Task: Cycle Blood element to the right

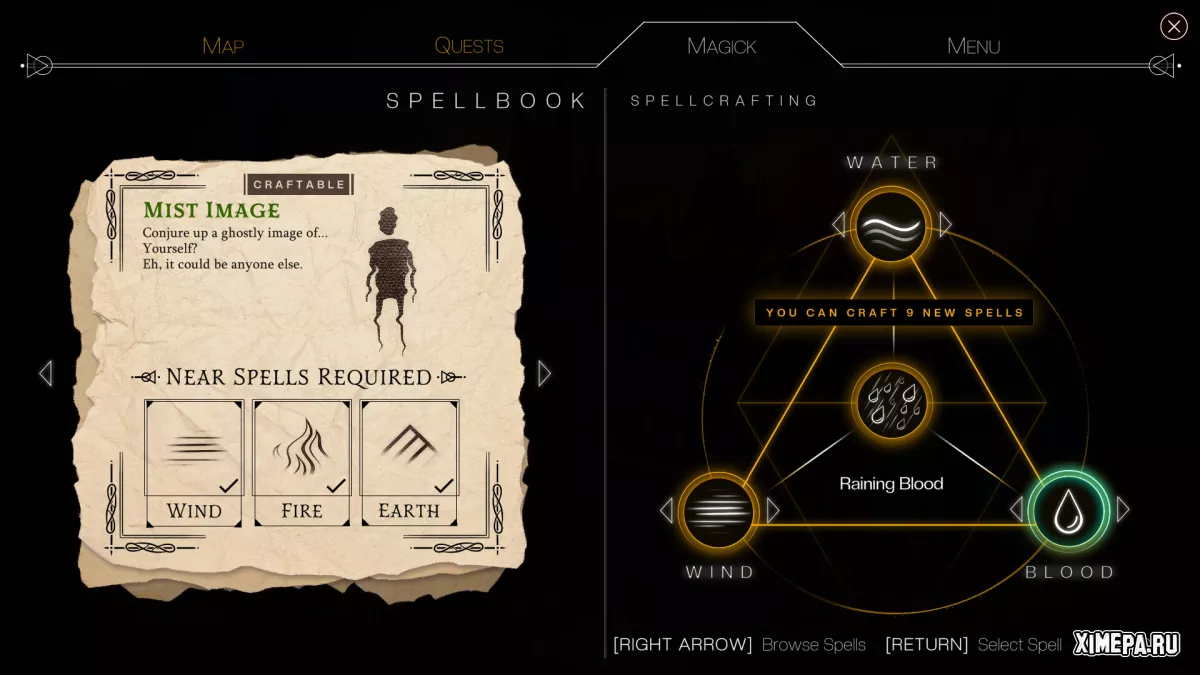Action: click(1122, 510)
